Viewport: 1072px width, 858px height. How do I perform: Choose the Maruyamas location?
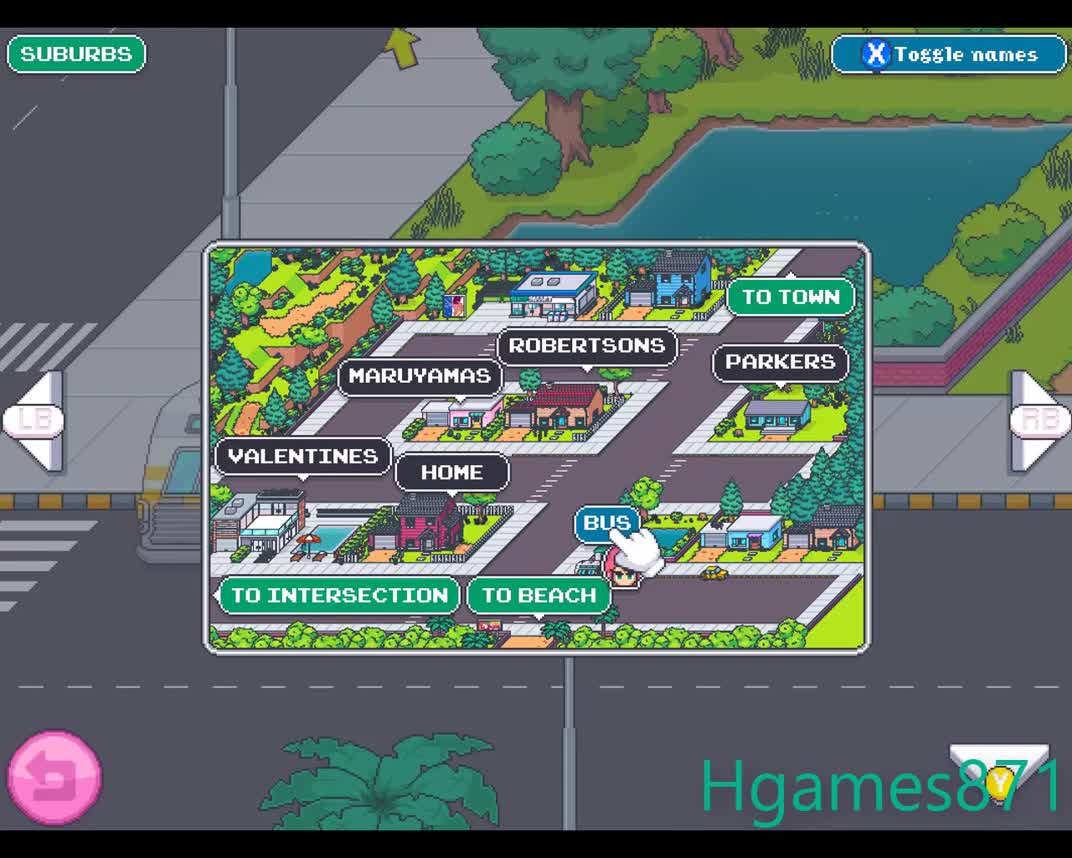420,376
